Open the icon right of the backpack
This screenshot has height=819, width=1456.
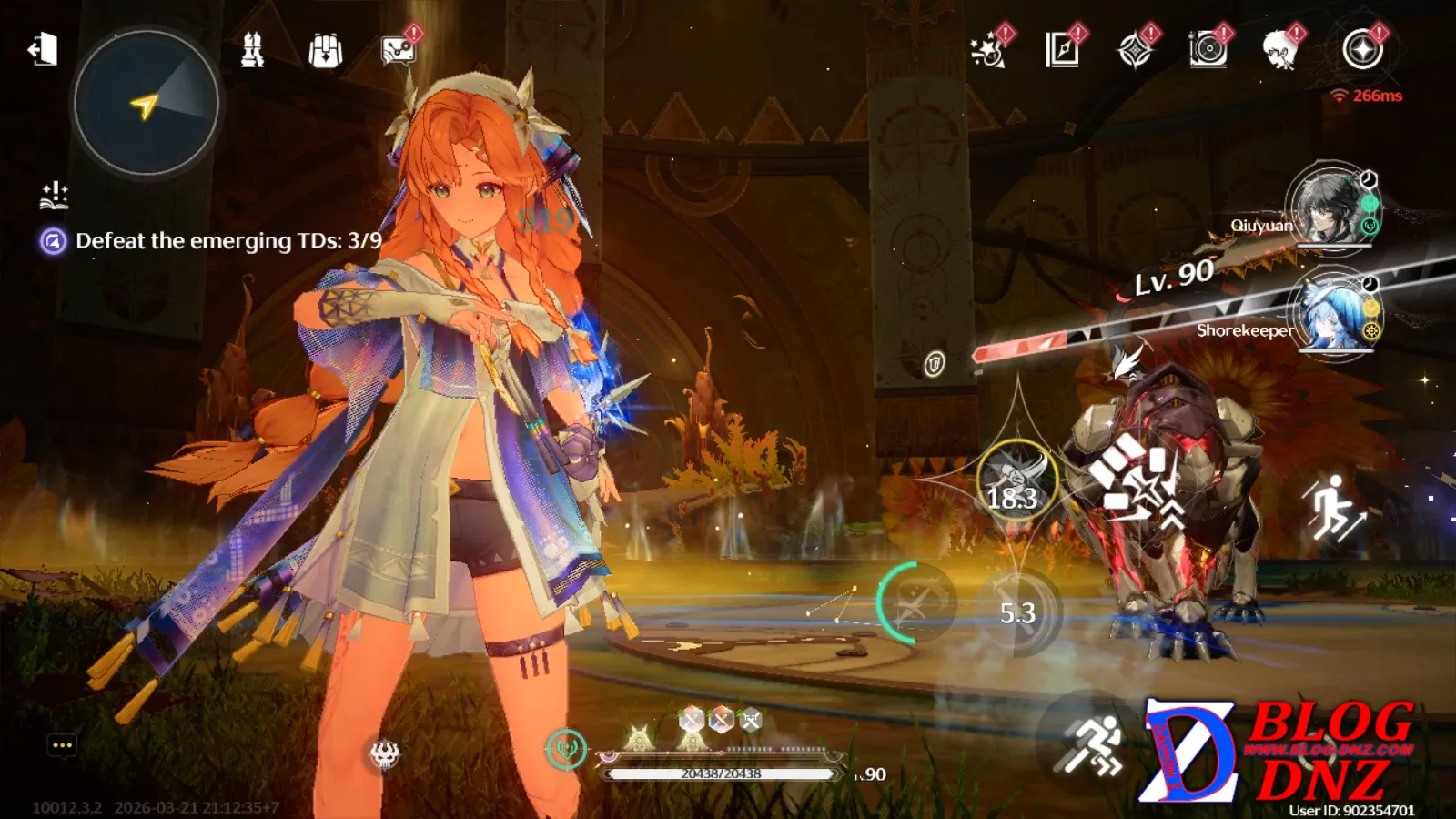tap(398, 51)
